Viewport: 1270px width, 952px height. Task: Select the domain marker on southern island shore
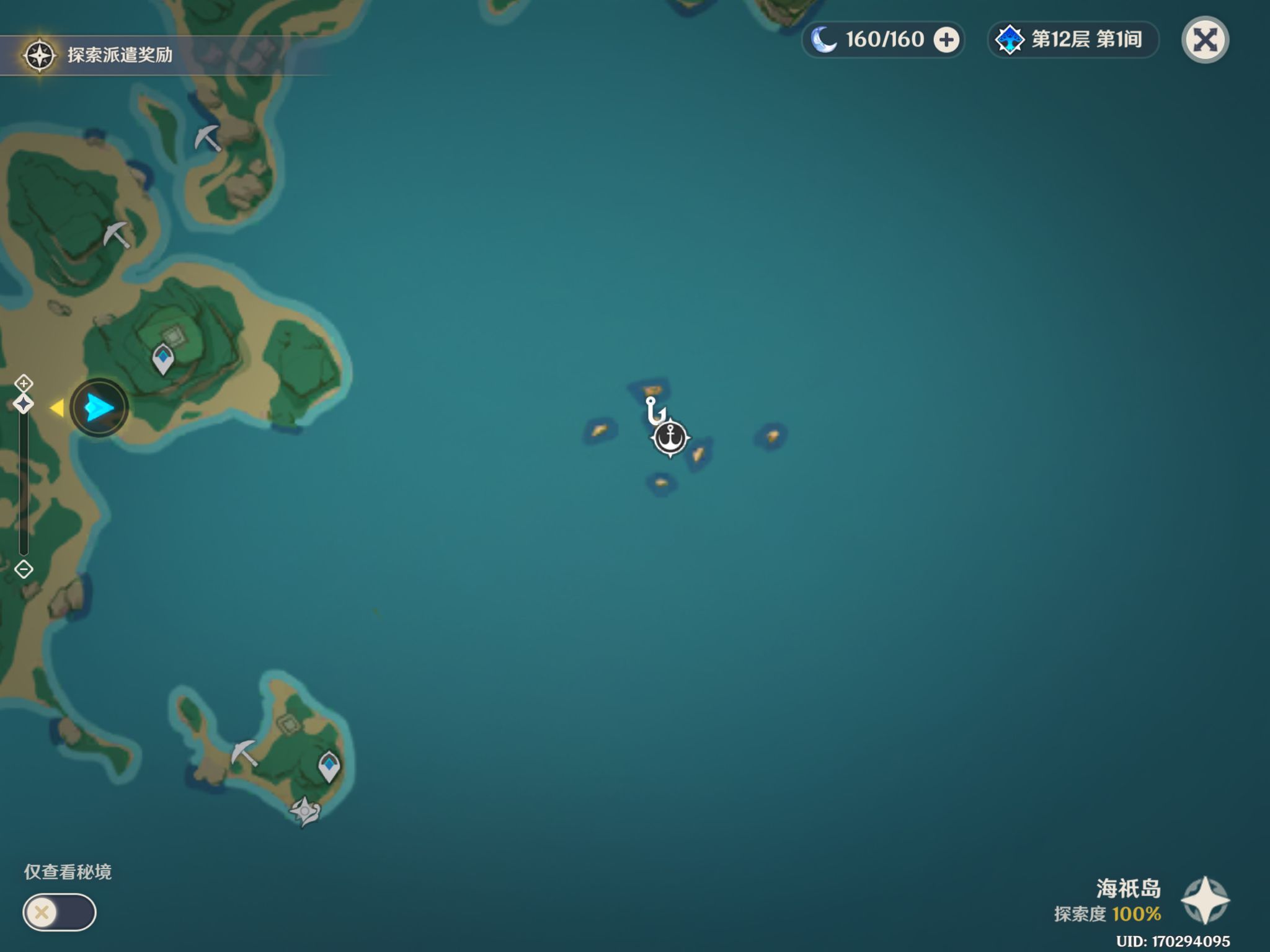pyautogui.click(x=304, y=811)
